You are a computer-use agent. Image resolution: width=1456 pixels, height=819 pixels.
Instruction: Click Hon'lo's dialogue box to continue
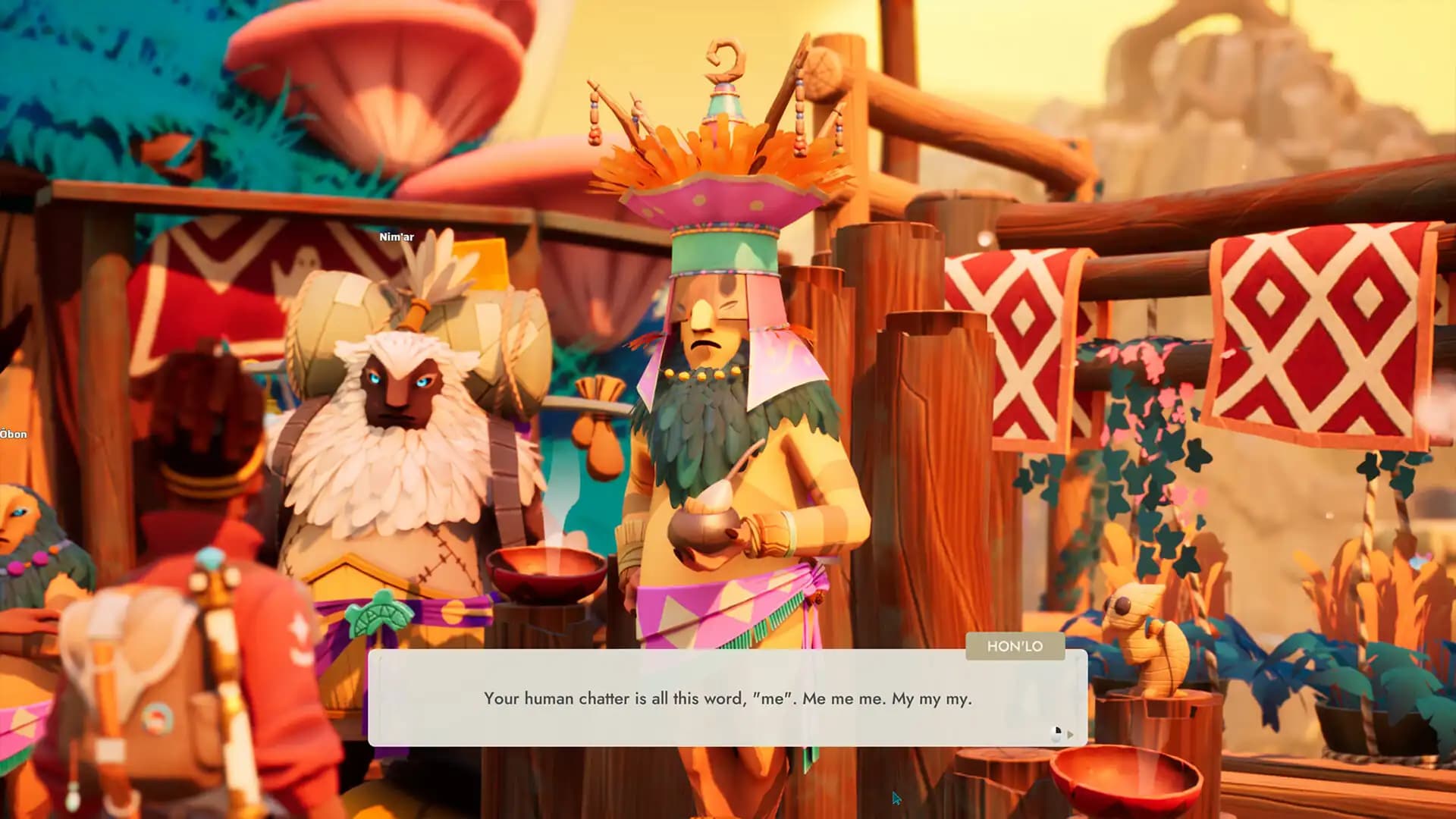[x=727, y=698]
